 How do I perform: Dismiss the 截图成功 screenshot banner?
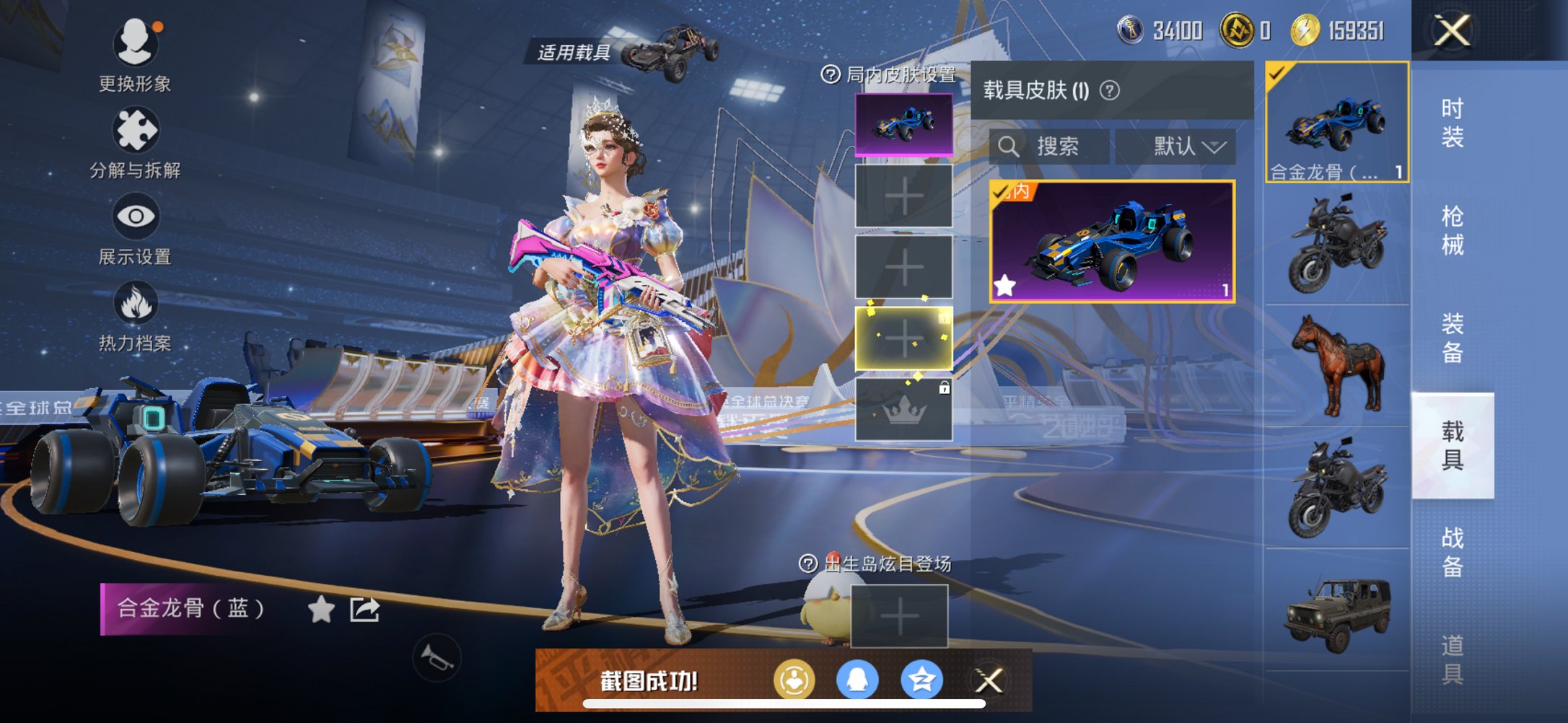989,680
